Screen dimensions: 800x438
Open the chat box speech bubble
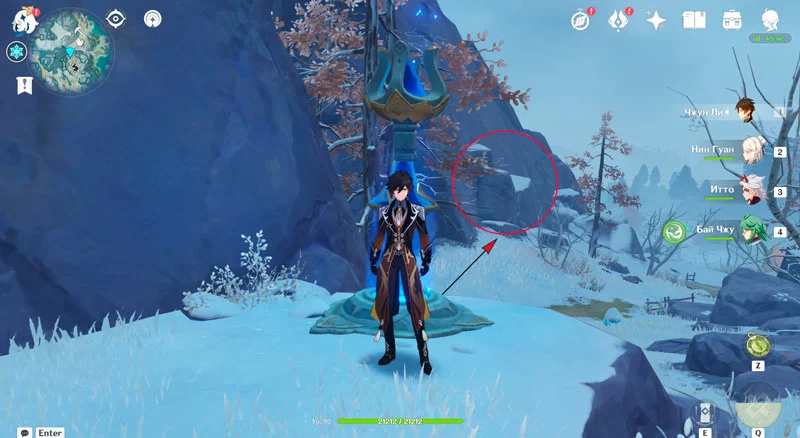click(24, 432)
